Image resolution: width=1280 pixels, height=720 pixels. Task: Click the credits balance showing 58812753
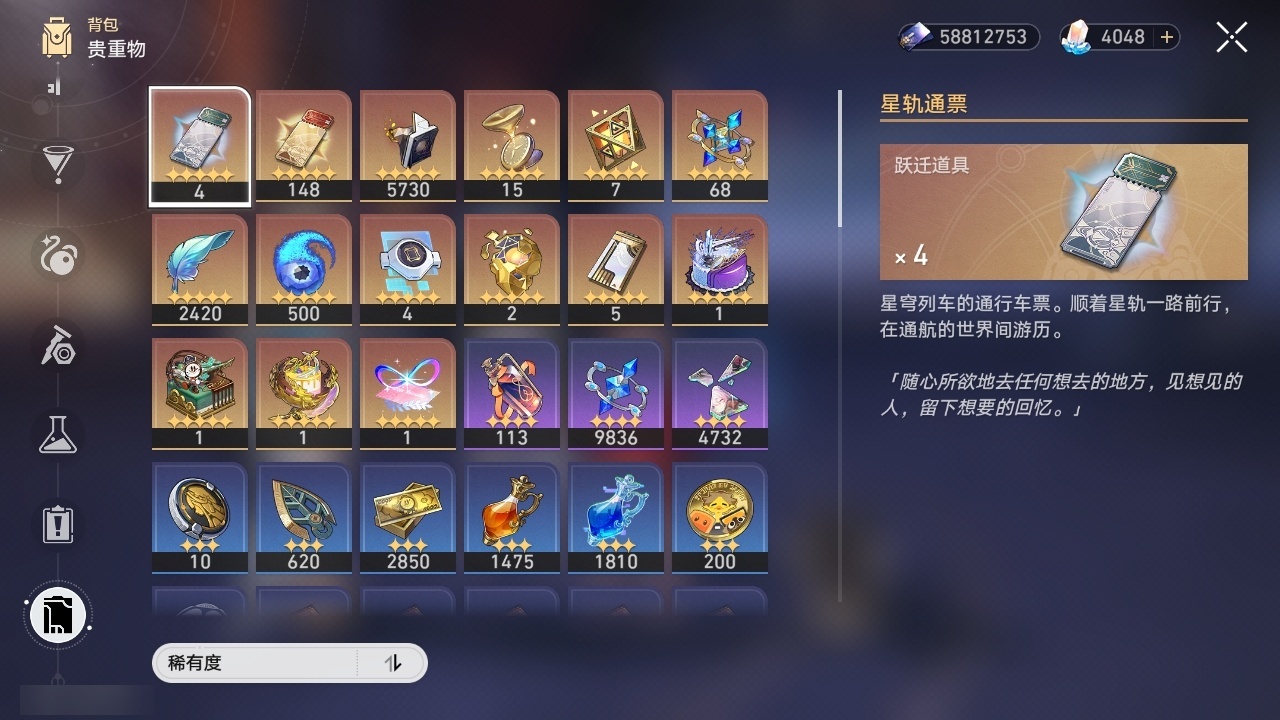pyautogui.click(x=967, y=37)
